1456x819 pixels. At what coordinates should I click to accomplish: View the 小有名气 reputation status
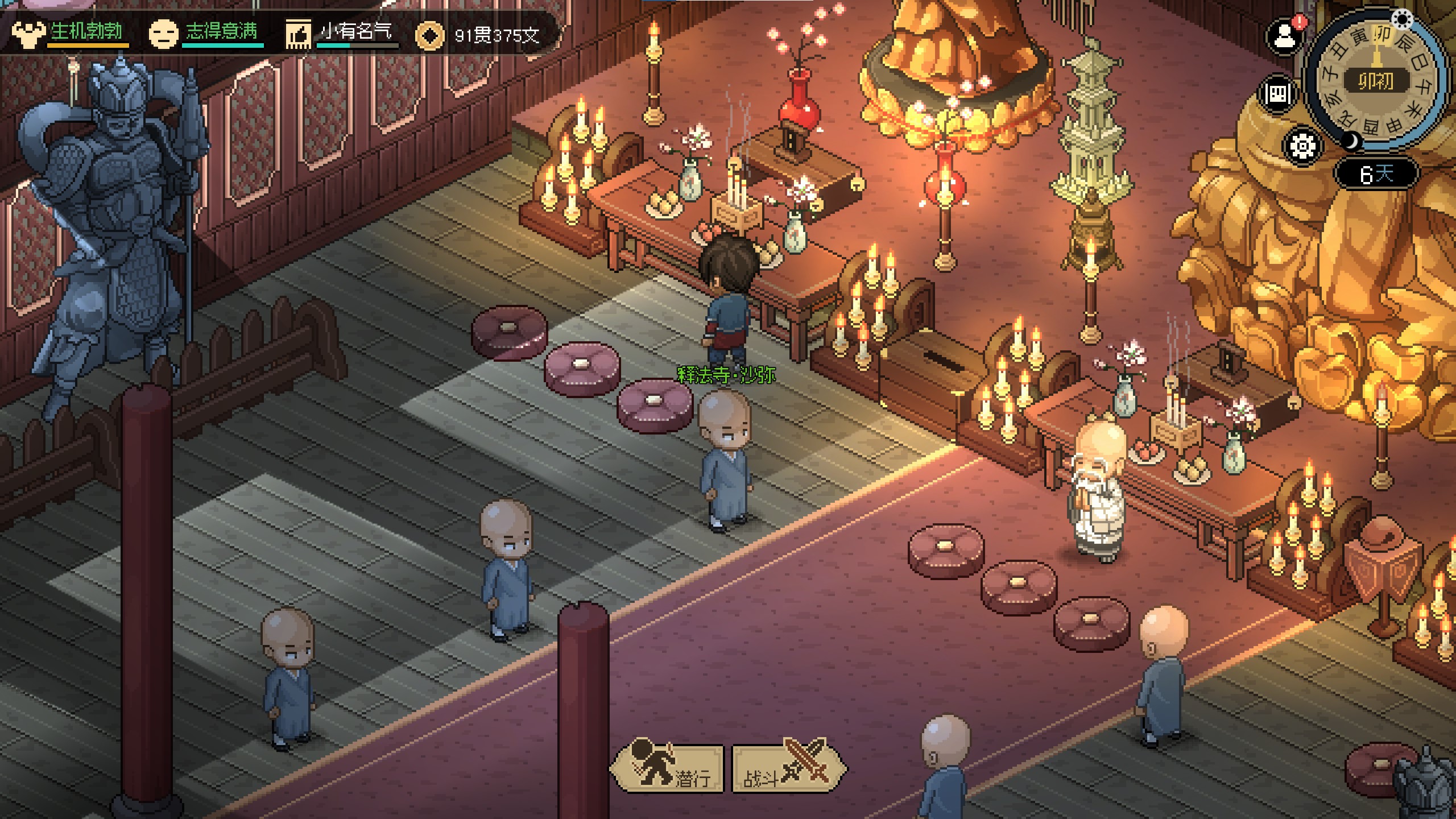pyautogui.click(x=355, y=32)
